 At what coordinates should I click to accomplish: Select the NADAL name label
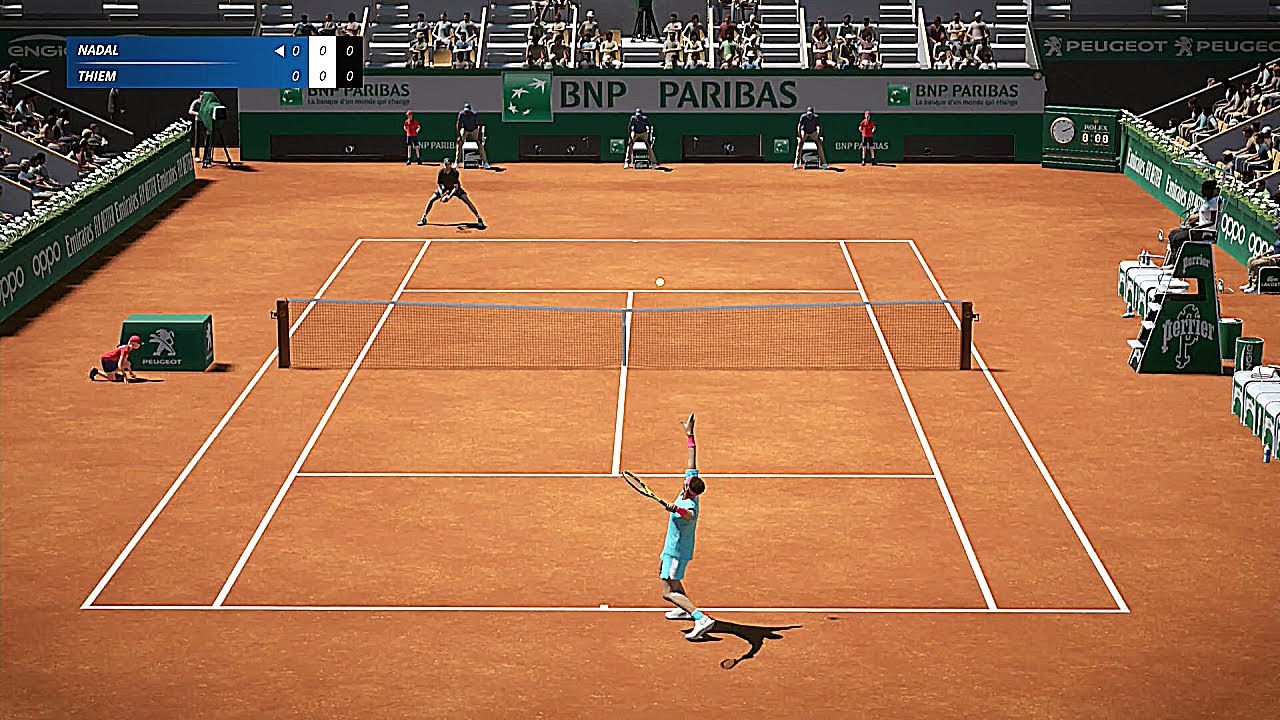(x=101, y=49)
